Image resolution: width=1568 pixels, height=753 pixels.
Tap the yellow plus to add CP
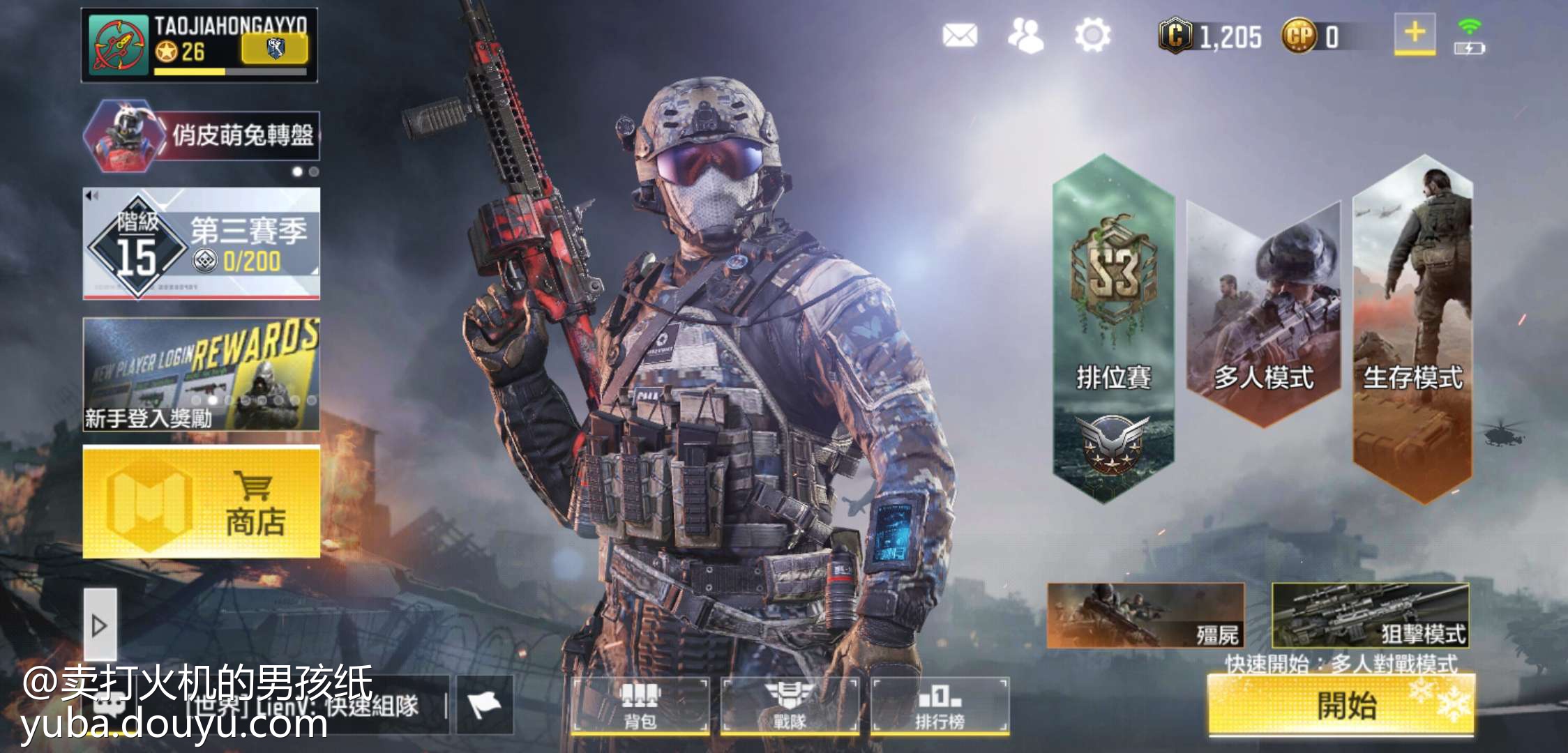1415,33
